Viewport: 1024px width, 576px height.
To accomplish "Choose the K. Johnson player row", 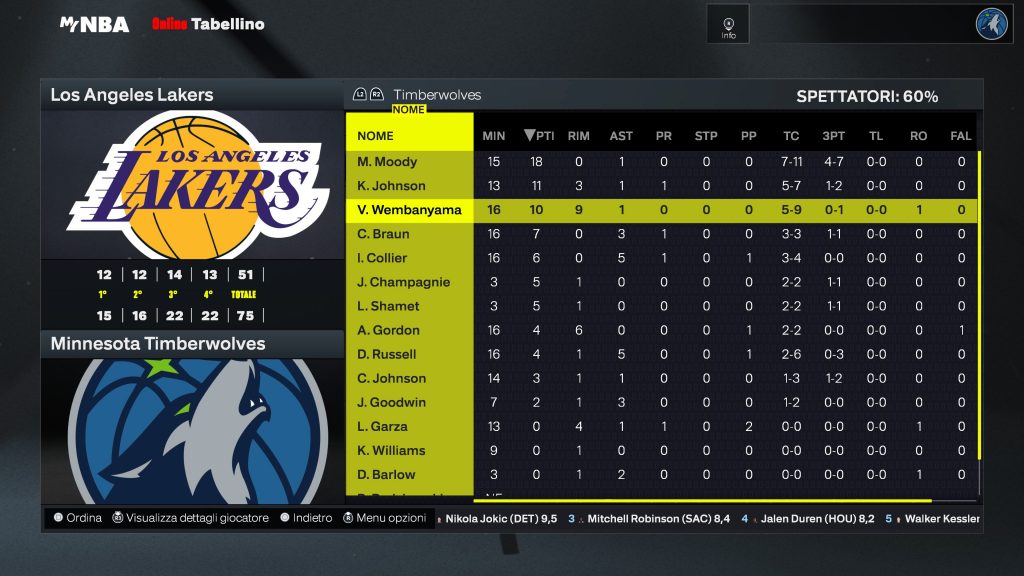I will point(392,186).
